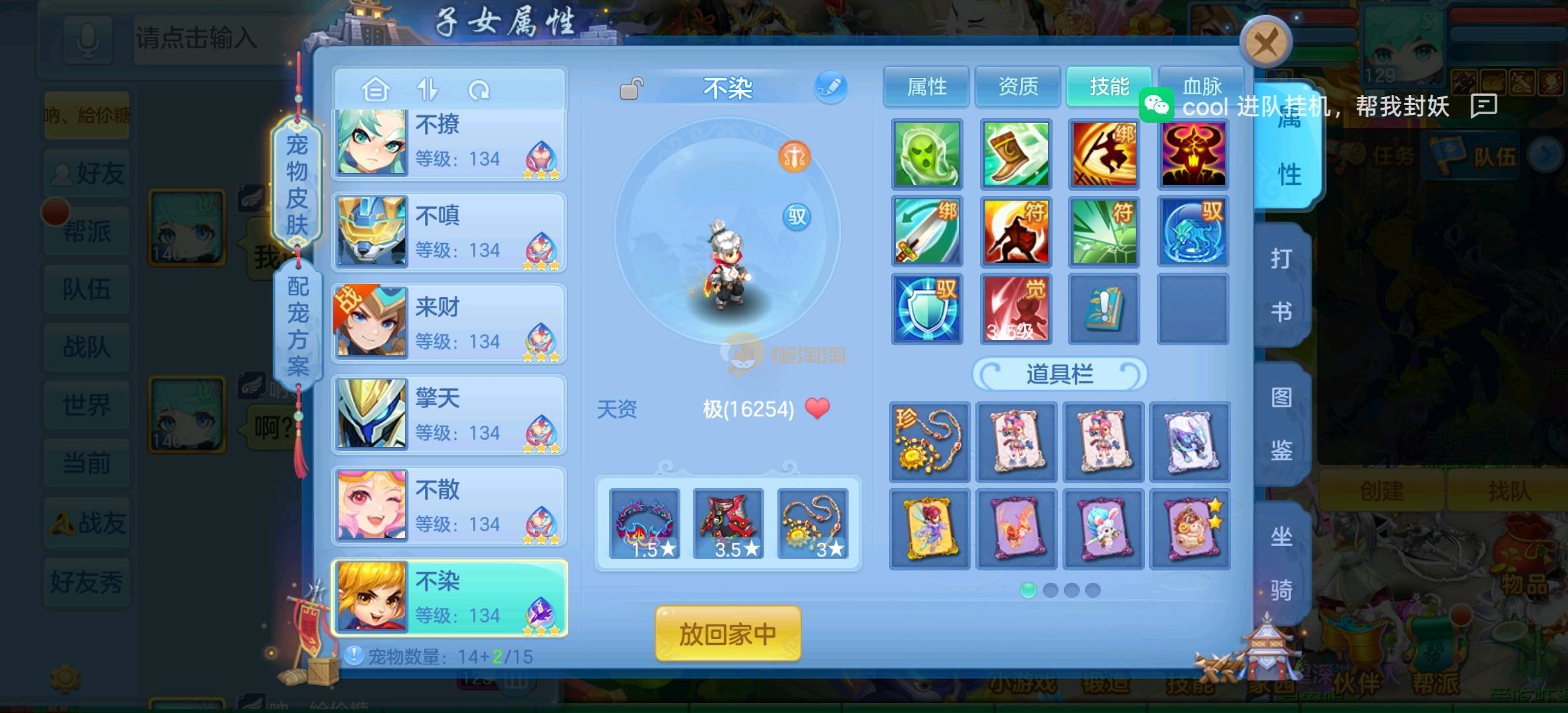Select the green ghost skill icon
Viewport: 1568px width, 713px height.
[x=927, y=154]
